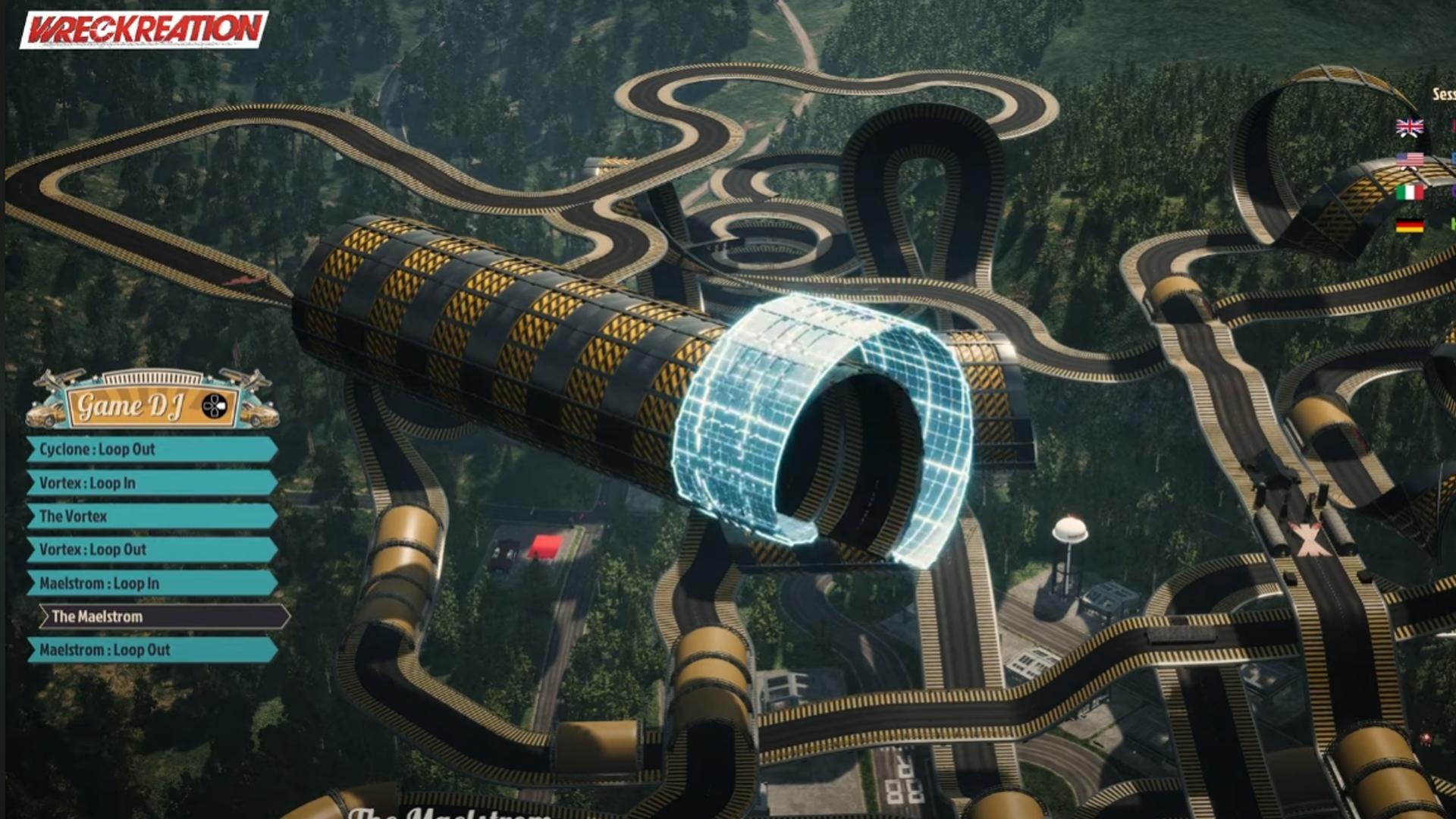
Task: Expand the Cyclone : Loop Out chevron
Action: 30,450
